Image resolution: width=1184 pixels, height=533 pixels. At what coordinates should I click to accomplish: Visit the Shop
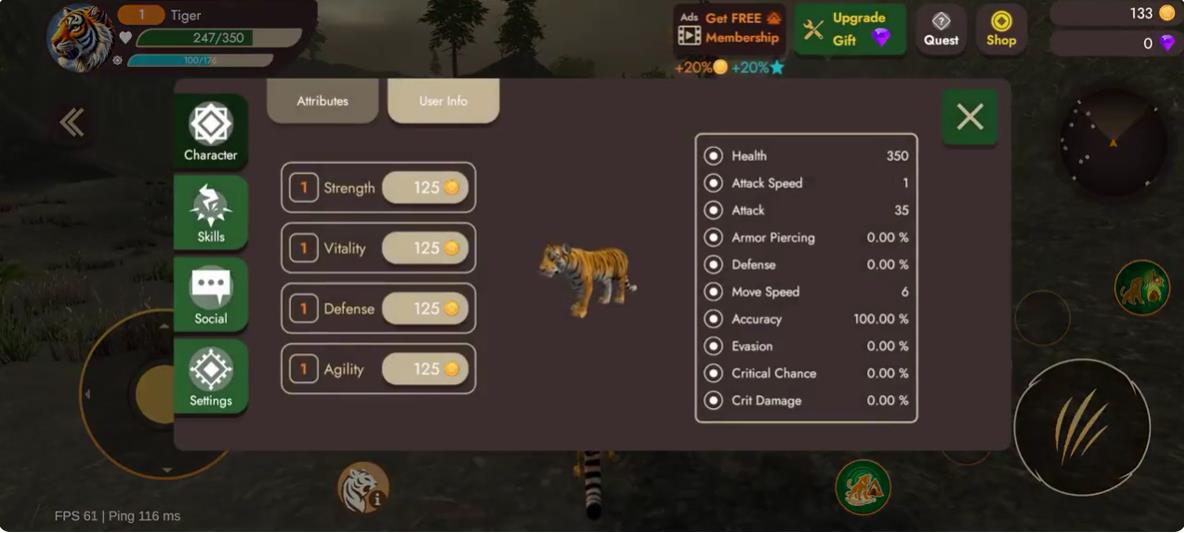[1001, 29]
